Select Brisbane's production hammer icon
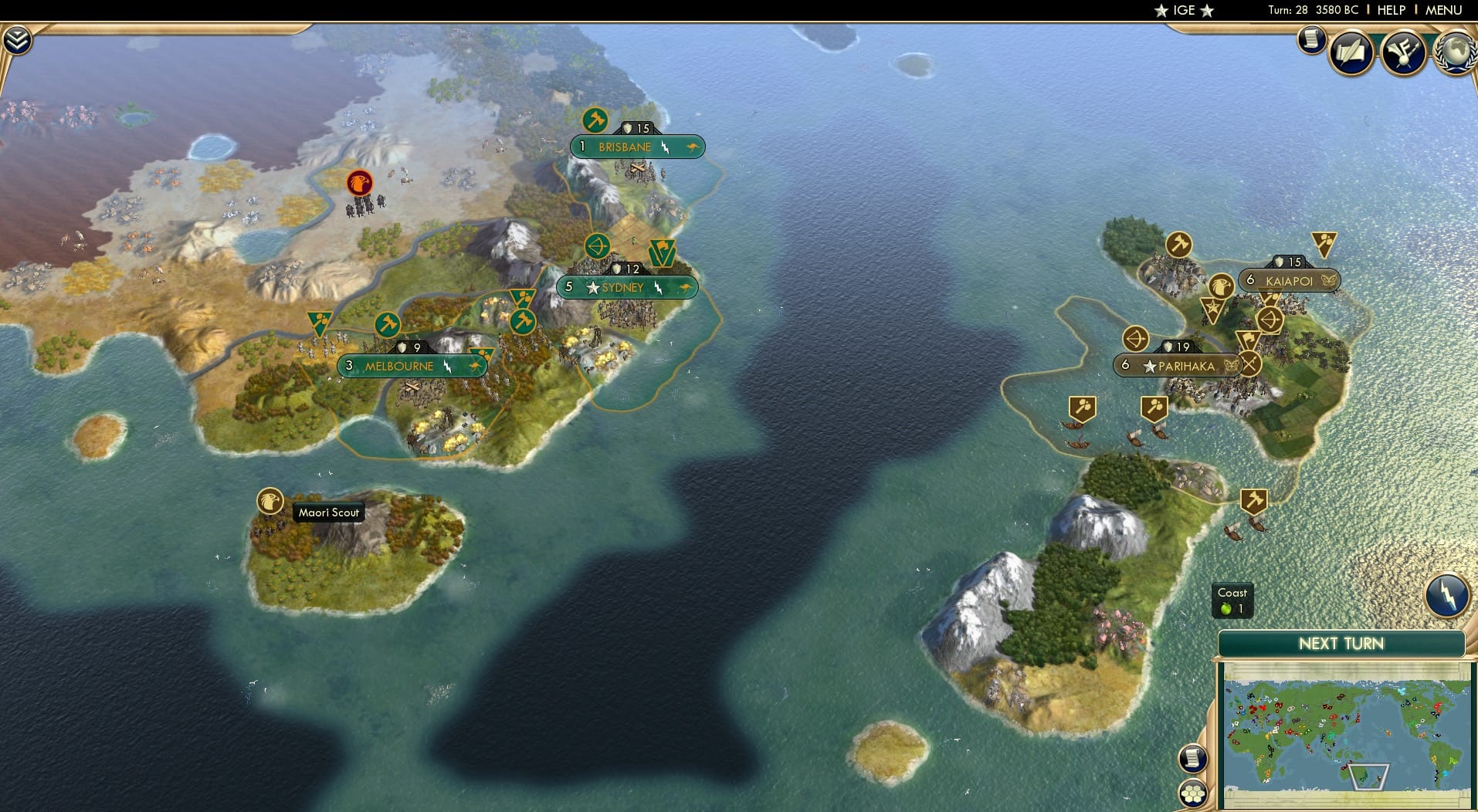Viewport: 1478px width, 812px height. click(x=595, y=121)
